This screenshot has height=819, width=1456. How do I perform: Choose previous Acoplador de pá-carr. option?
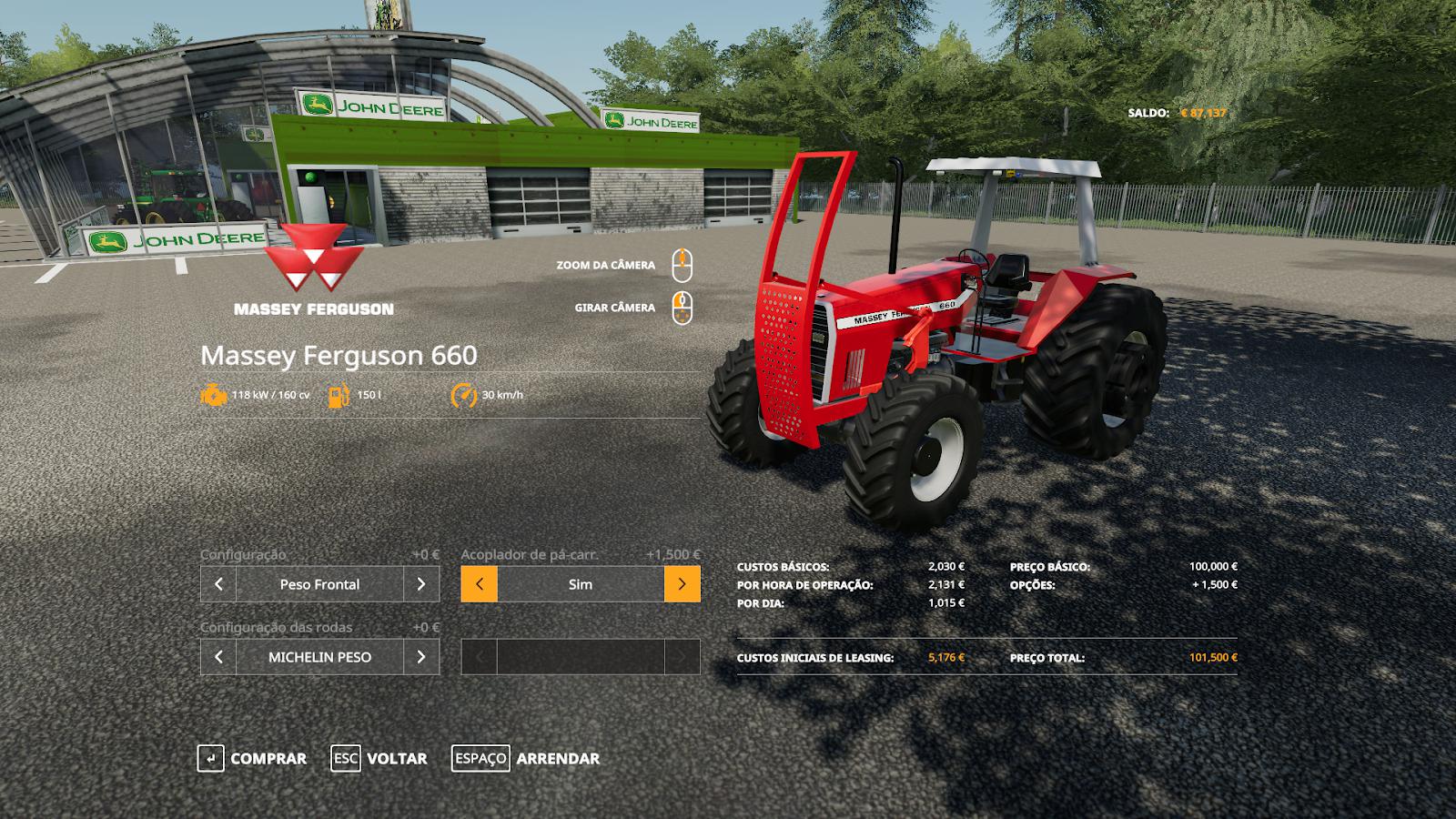(480, 584)
